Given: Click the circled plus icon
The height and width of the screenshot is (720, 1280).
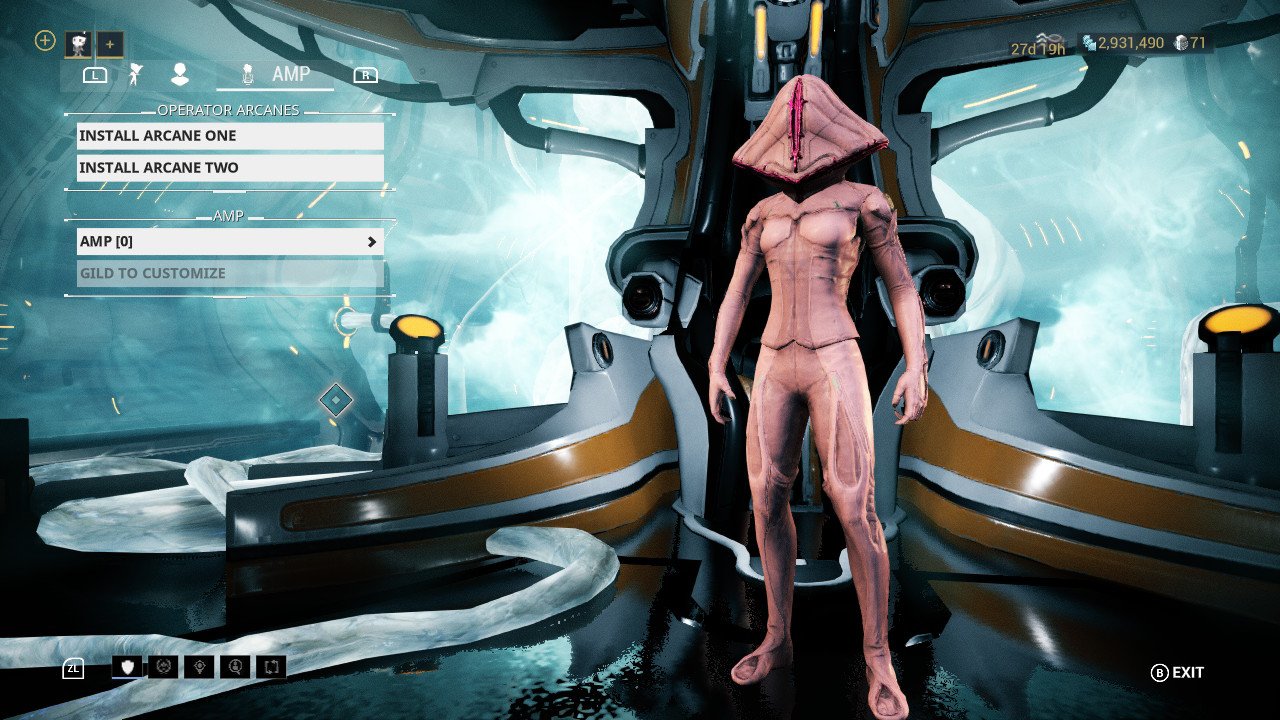Looking at the screenshot, I should (x=45, y=41).
